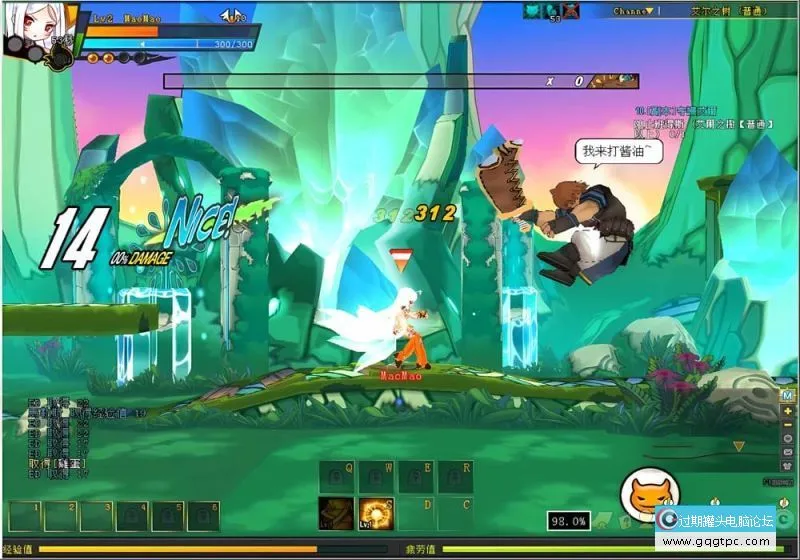Image resolution: width=800 pixels, height=560 pixels.
Task: Select the locked skill slot Q
Action: click(336, 477)
